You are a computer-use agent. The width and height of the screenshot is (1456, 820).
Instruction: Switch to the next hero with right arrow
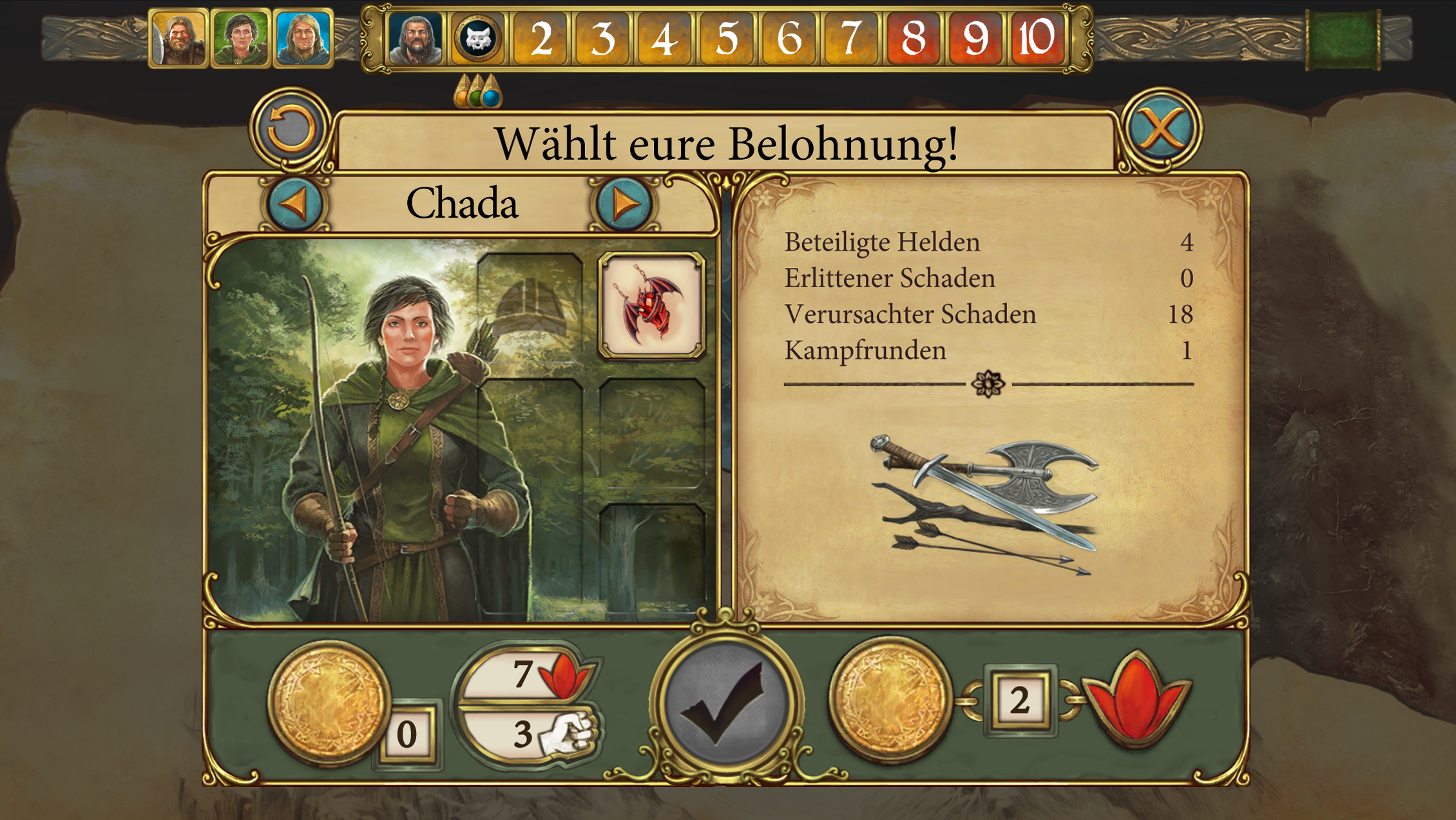[624, 204]
